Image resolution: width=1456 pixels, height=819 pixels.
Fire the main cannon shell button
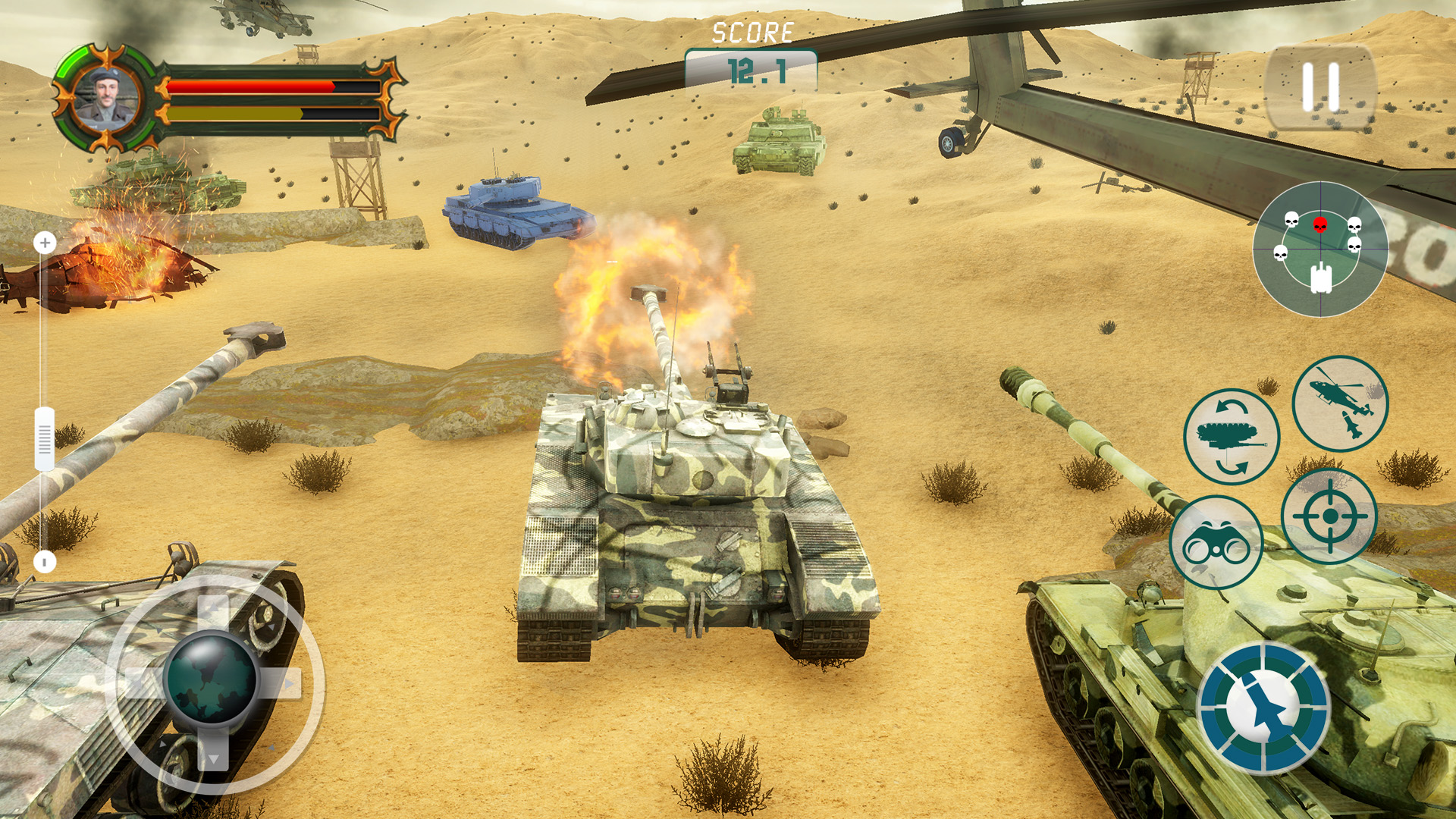(x=1263, y=708)
